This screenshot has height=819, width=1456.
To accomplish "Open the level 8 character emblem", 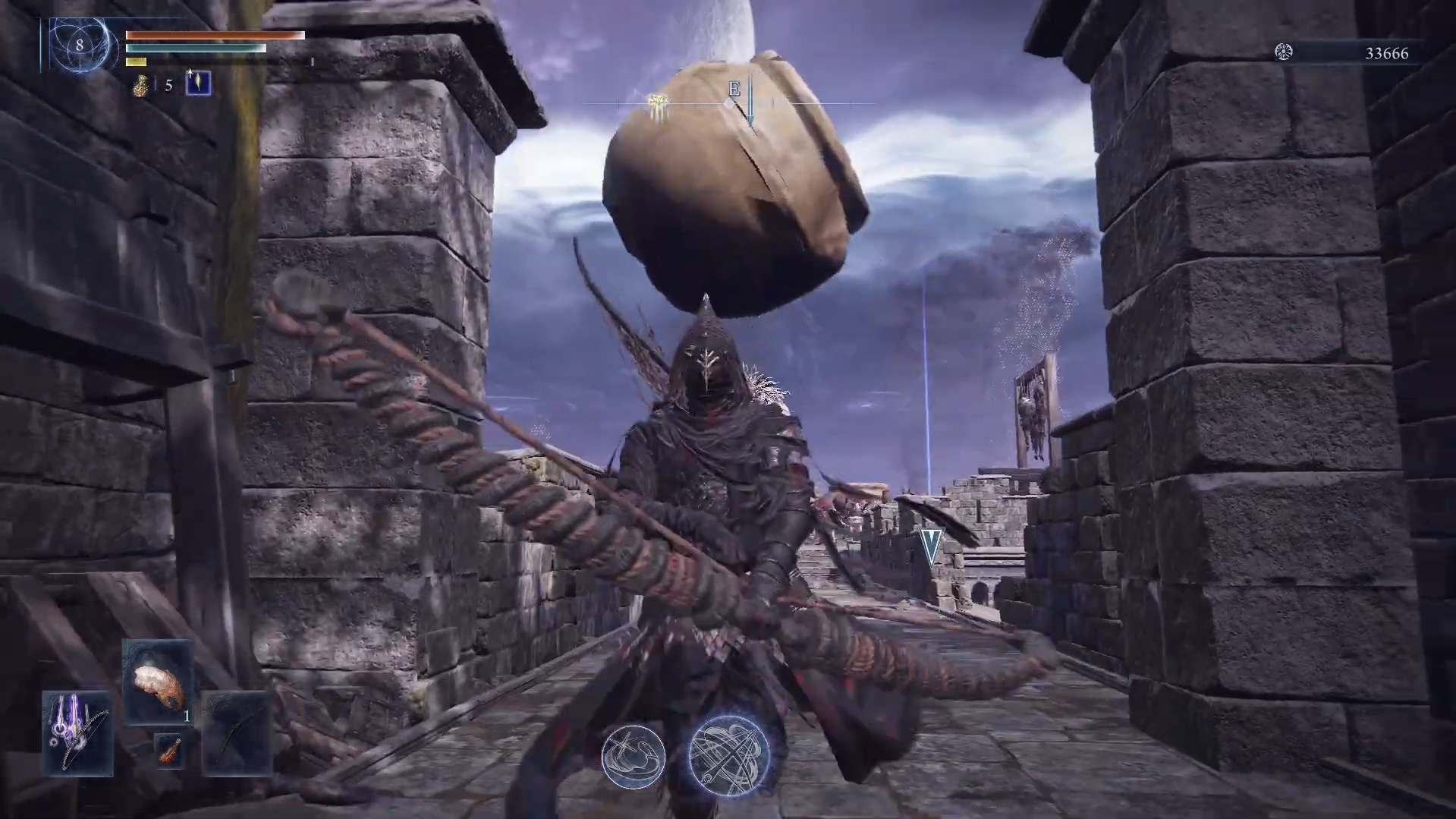I will coord(80,46).
